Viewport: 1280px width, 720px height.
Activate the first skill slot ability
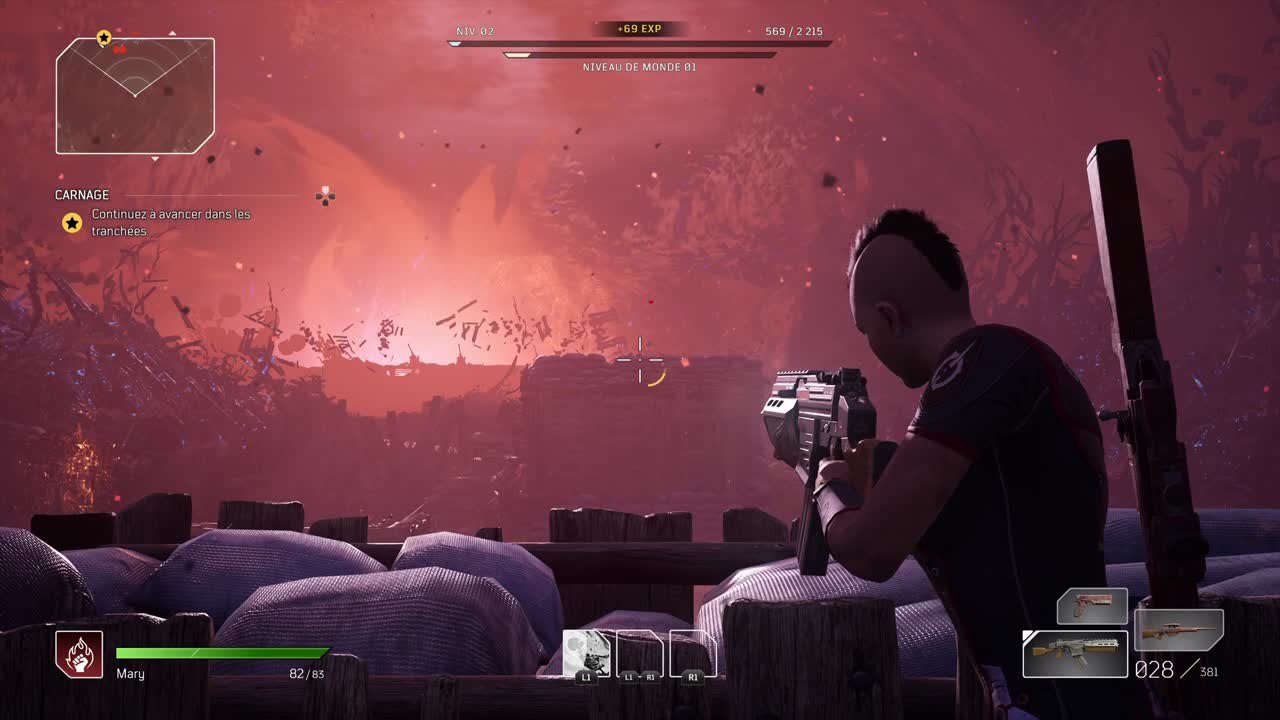[586, 654]
